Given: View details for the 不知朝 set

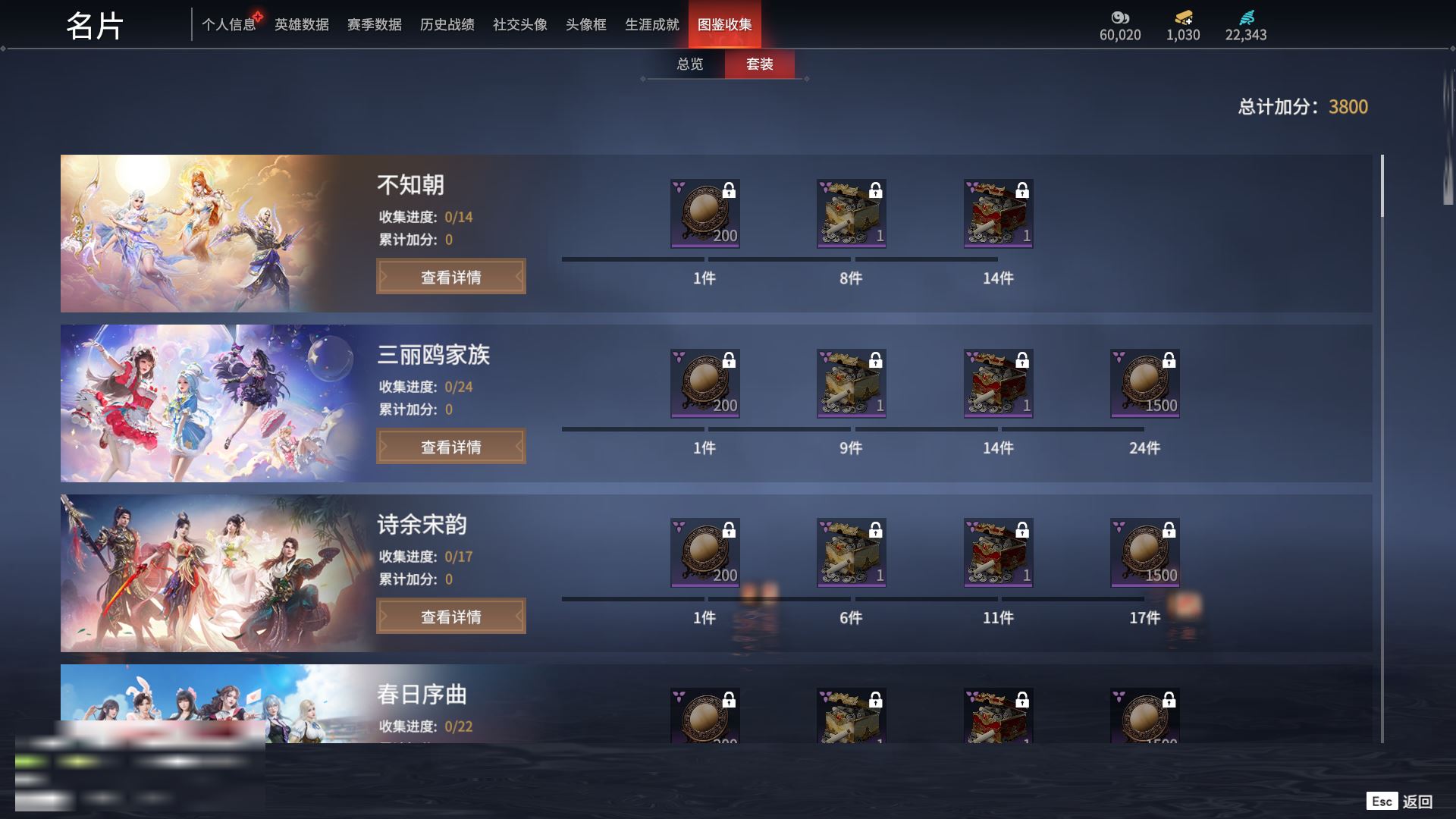Looking at the screenshot, I should (450, 277).
